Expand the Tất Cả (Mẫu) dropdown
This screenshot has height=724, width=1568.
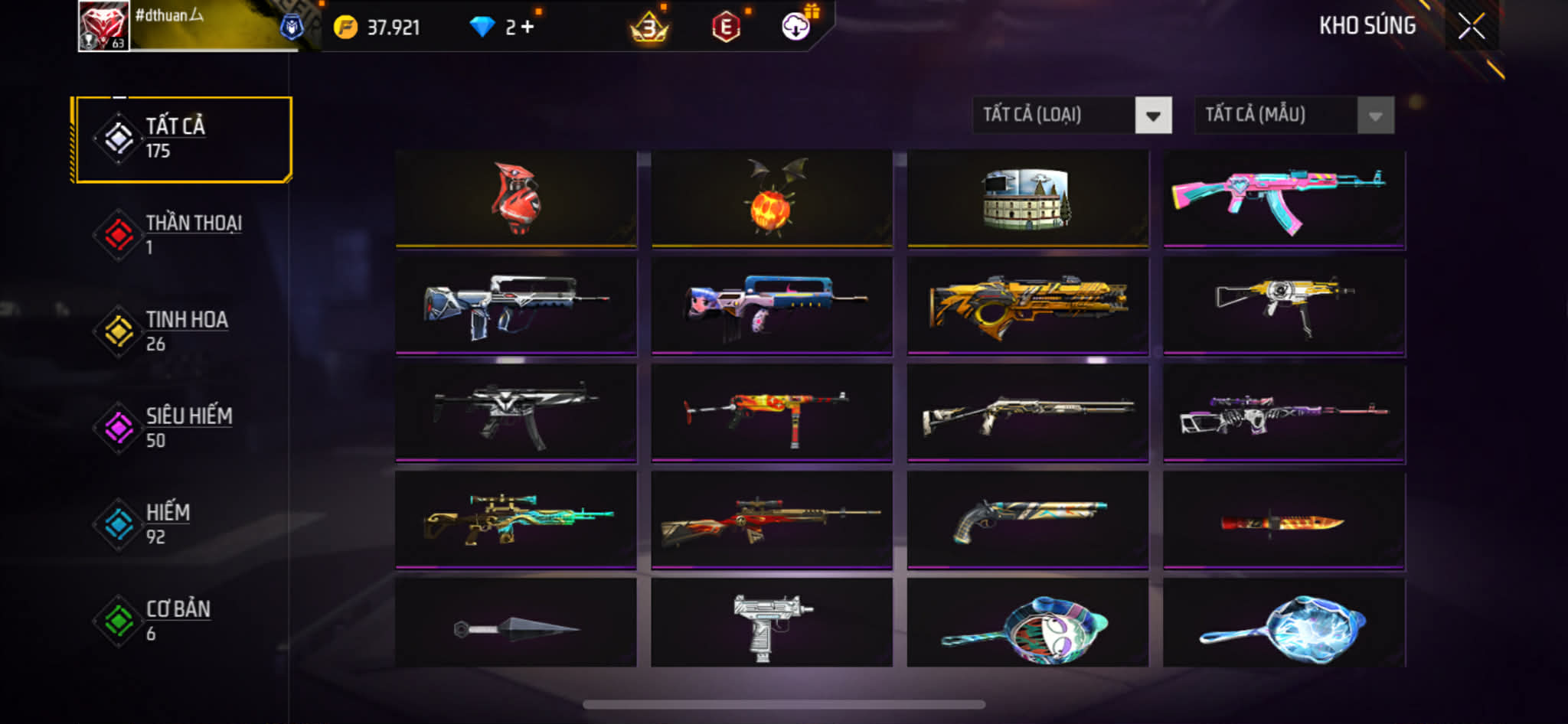point(1294,116)
